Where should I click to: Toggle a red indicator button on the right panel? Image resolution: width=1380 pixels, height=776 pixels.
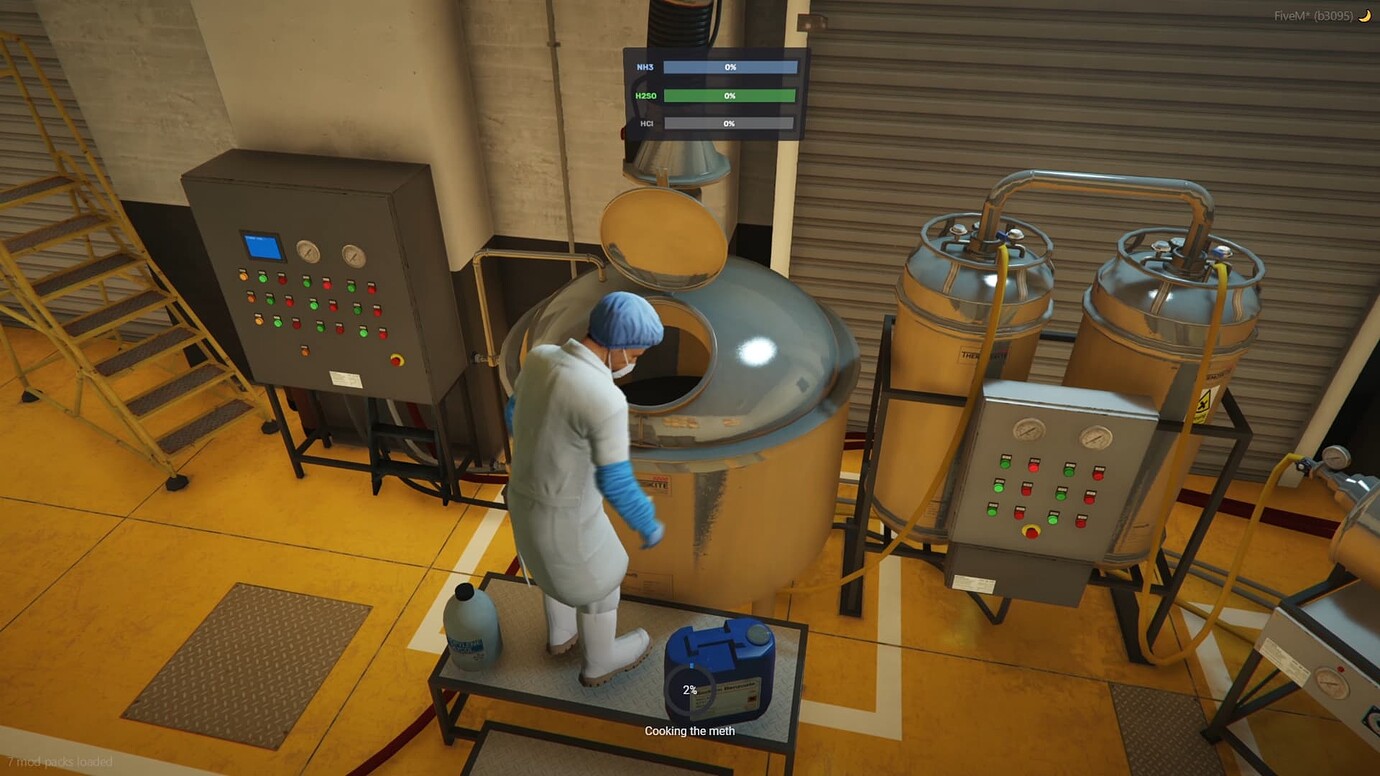pyautogui.click(x=1033, y=467)
